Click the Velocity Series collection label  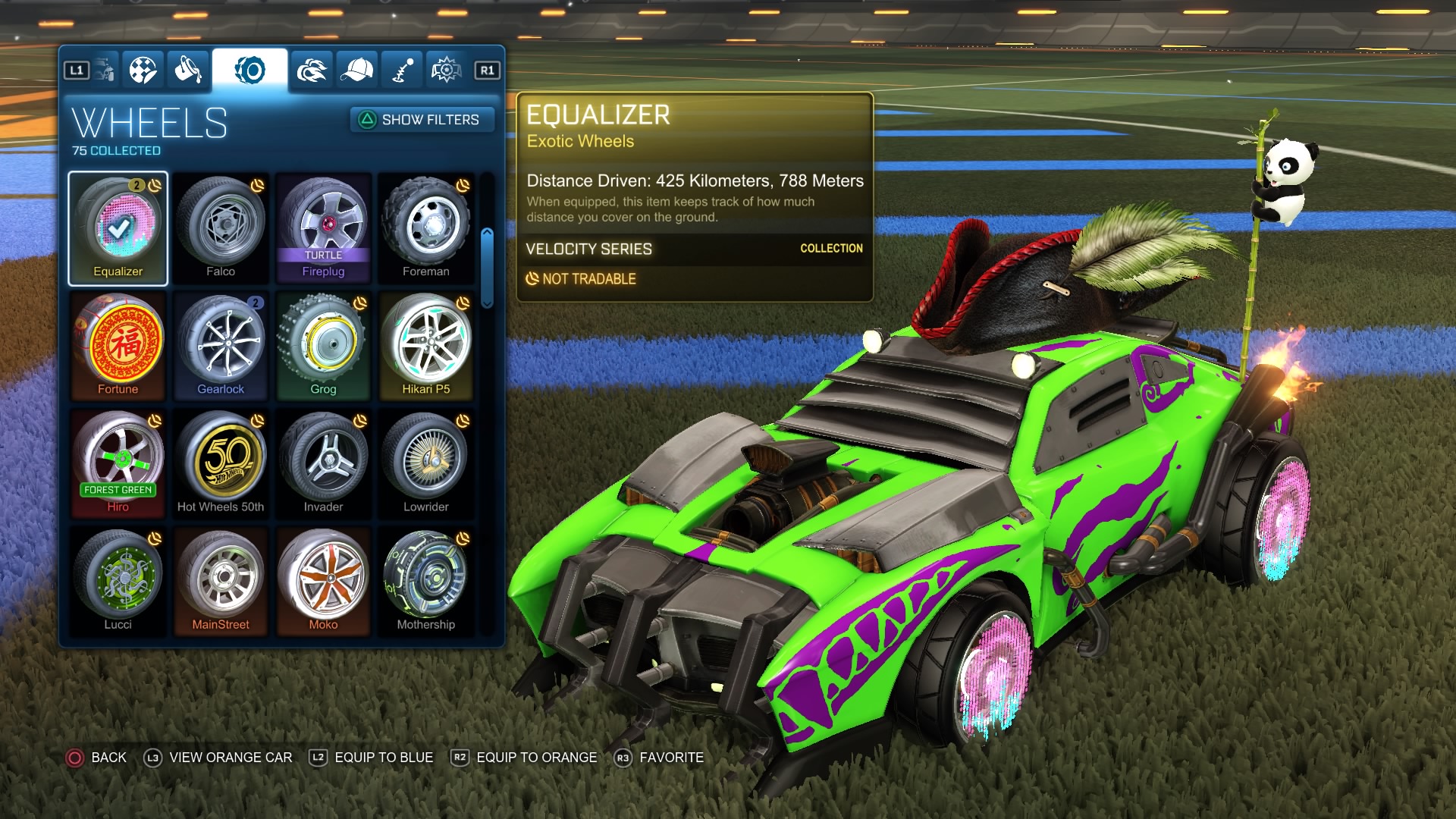click(591, 249)
